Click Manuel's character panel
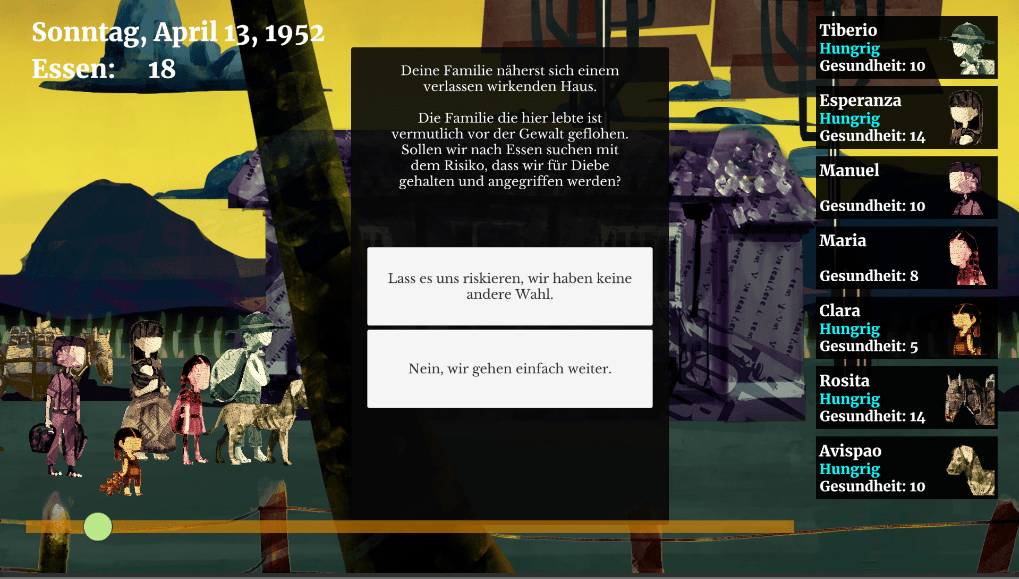 [906, 188]
